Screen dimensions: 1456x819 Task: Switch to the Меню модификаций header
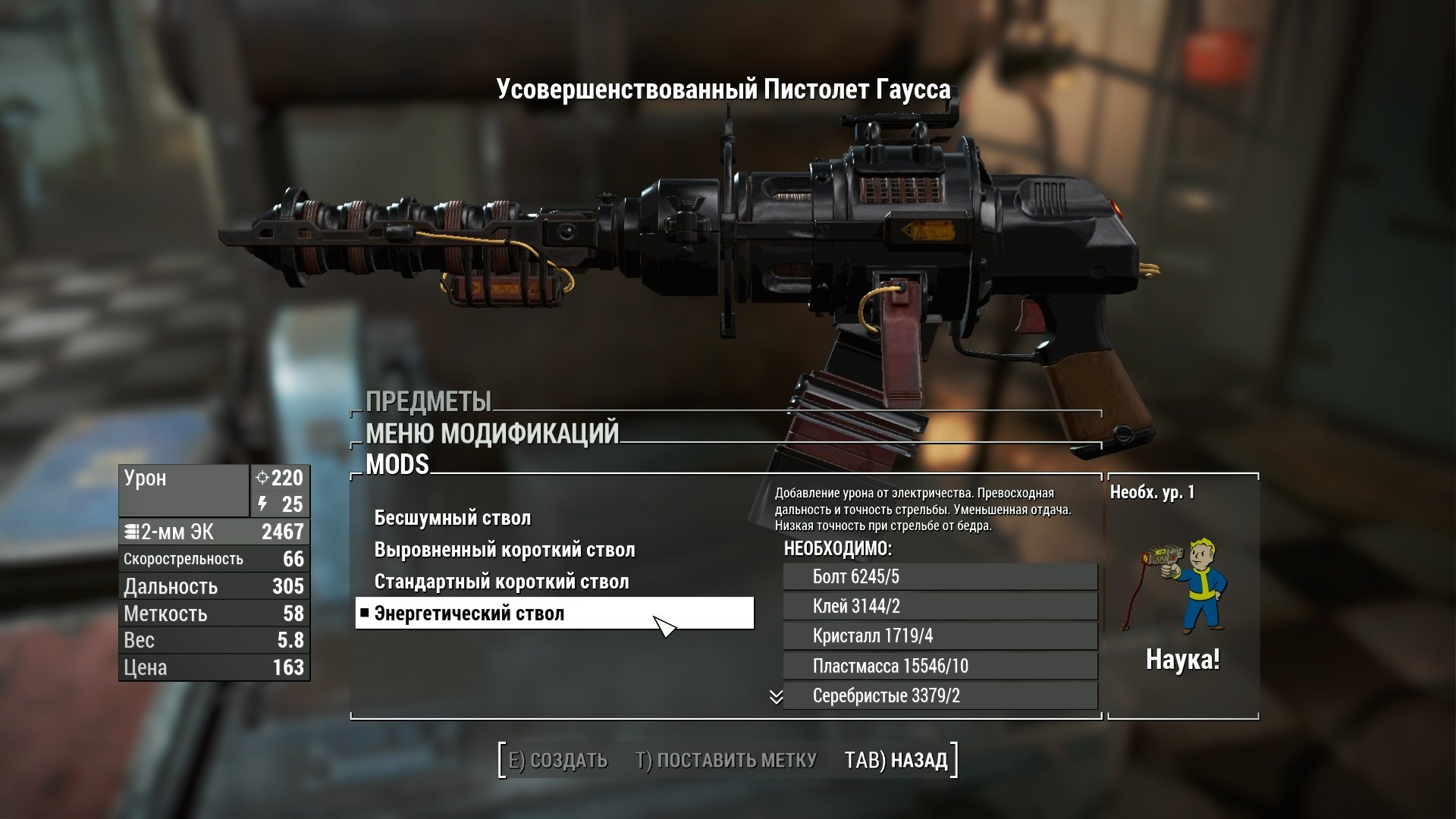coord(492,434)
